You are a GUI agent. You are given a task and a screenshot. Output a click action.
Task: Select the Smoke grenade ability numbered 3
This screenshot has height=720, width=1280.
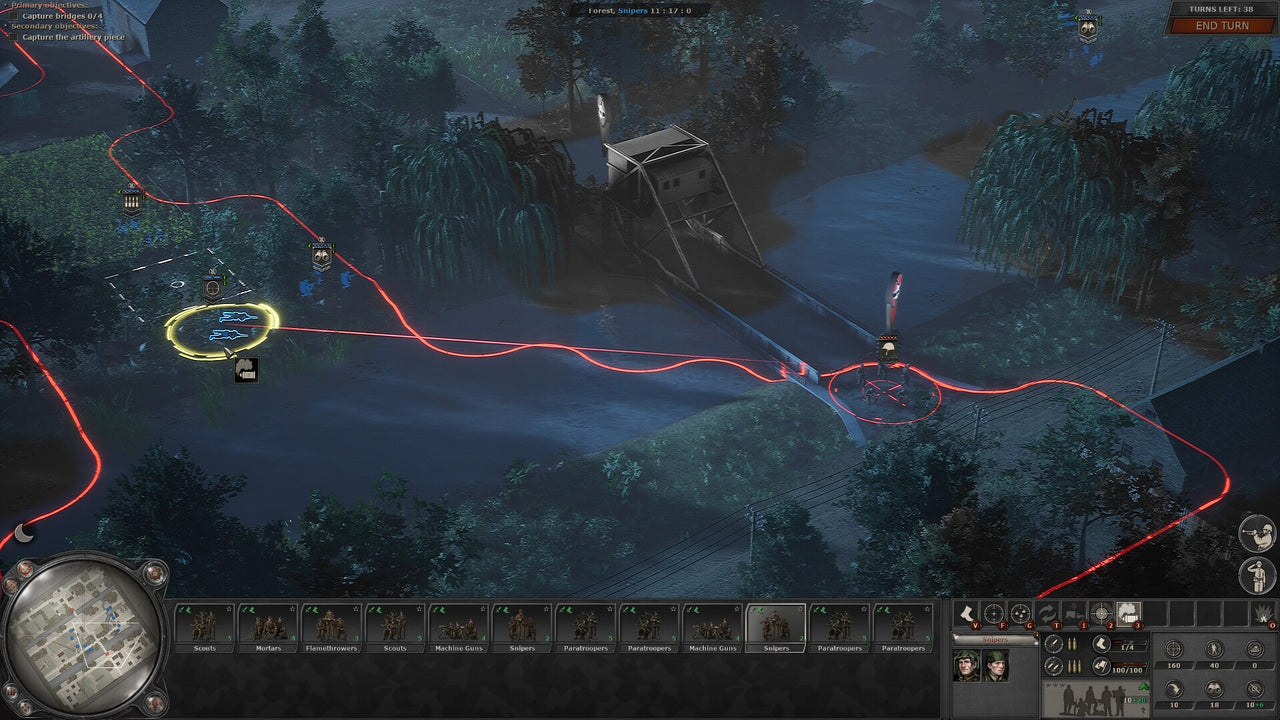coord(1128,612)
